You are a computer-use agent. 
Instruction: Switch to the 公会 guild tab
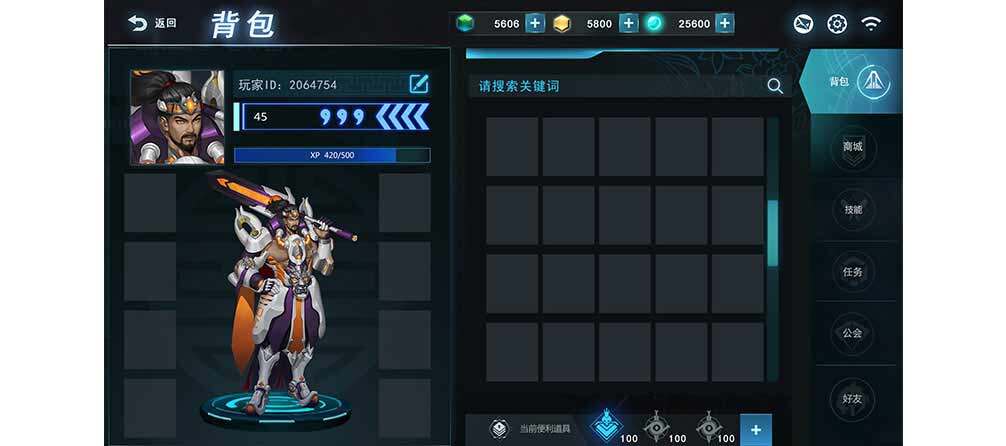(x=853, y=333)
